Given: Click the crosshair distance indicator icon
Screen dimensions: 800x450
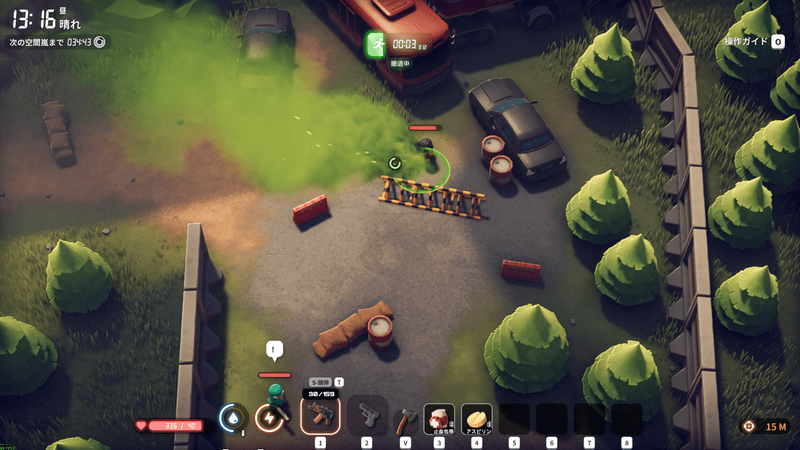Looking at the screenshot, I should [x=749, y=426].
